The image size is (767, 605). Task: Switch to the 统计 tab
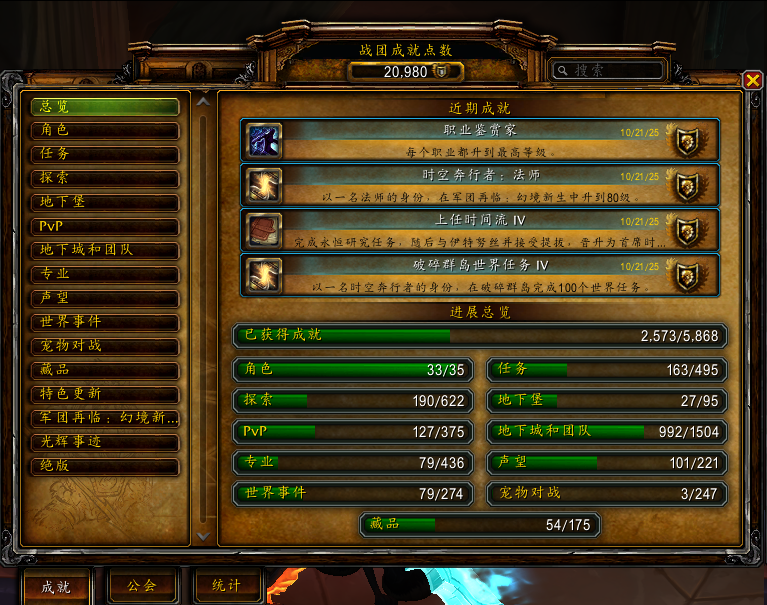tap(227, 585)
